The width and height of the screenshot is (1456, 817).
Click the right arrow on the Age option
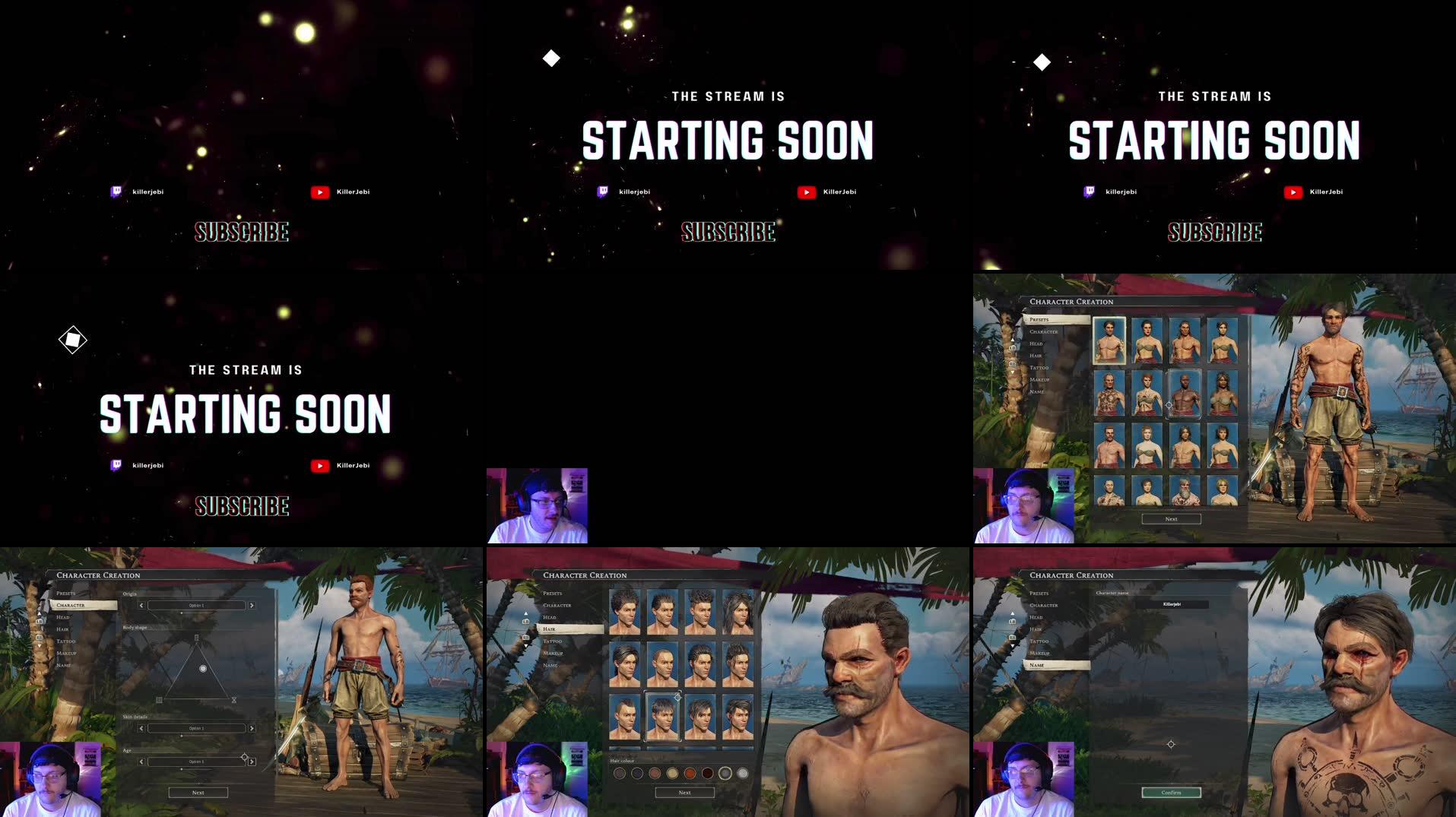click(252, 762)
